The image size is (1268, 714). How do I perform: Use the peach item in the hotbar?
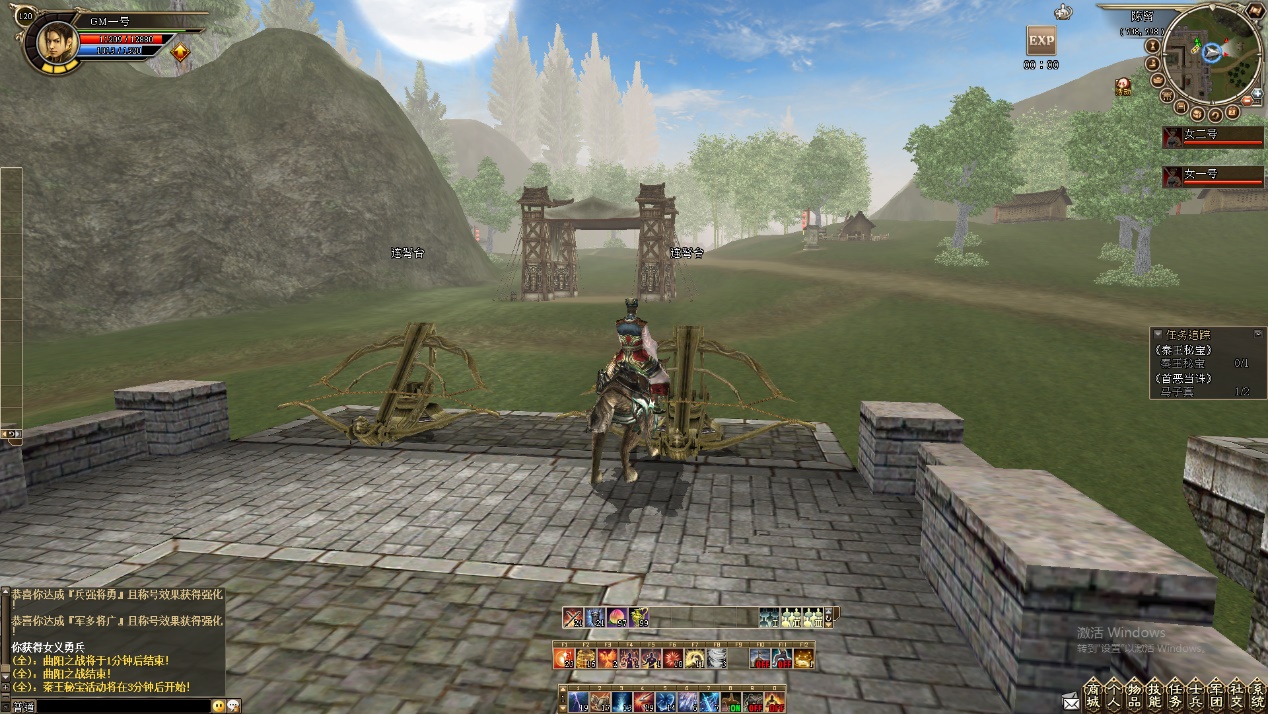coord(617,617)
